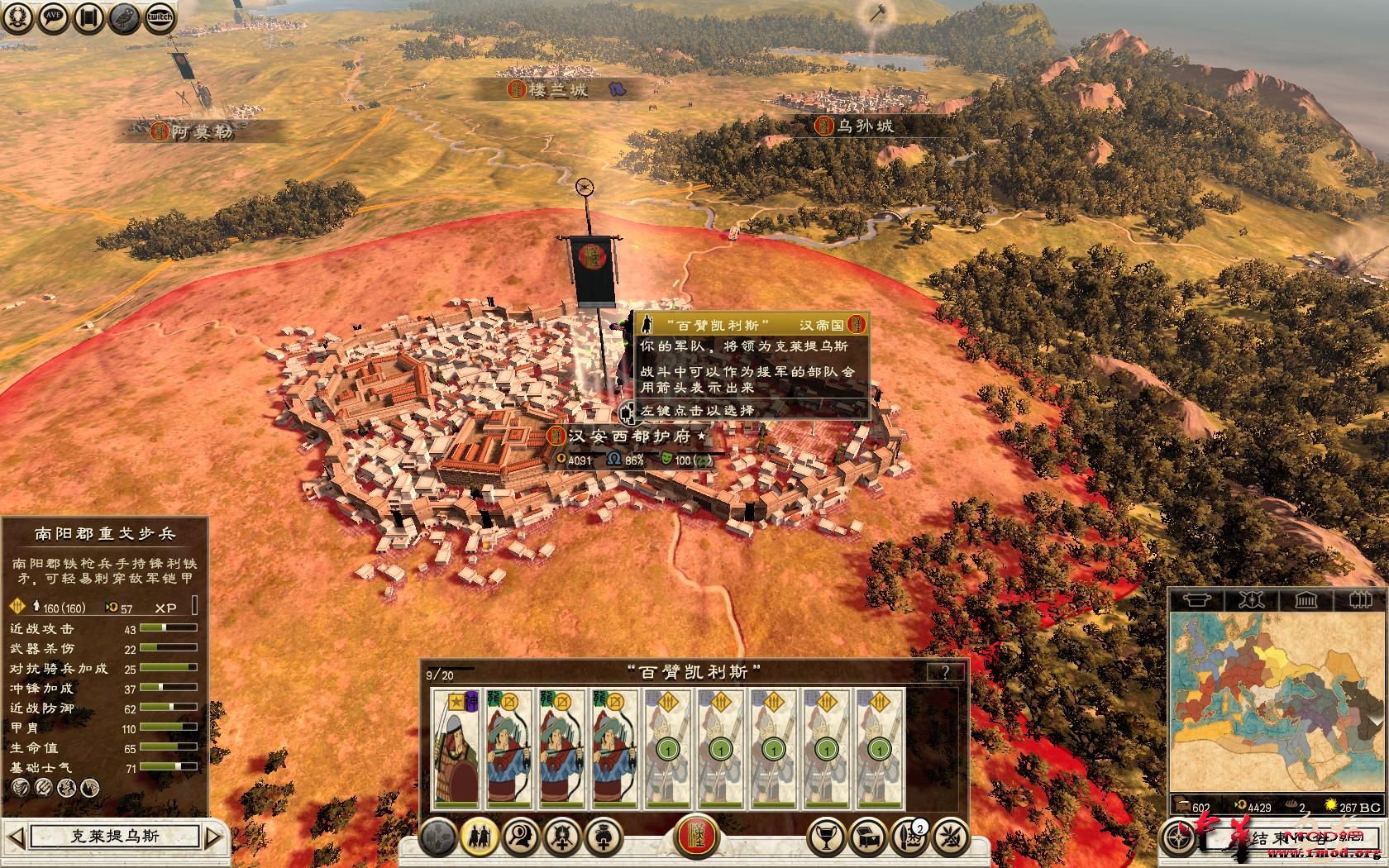Open the scroll icon in top bar
The image size is (1389, 868).
coord(89,18)
